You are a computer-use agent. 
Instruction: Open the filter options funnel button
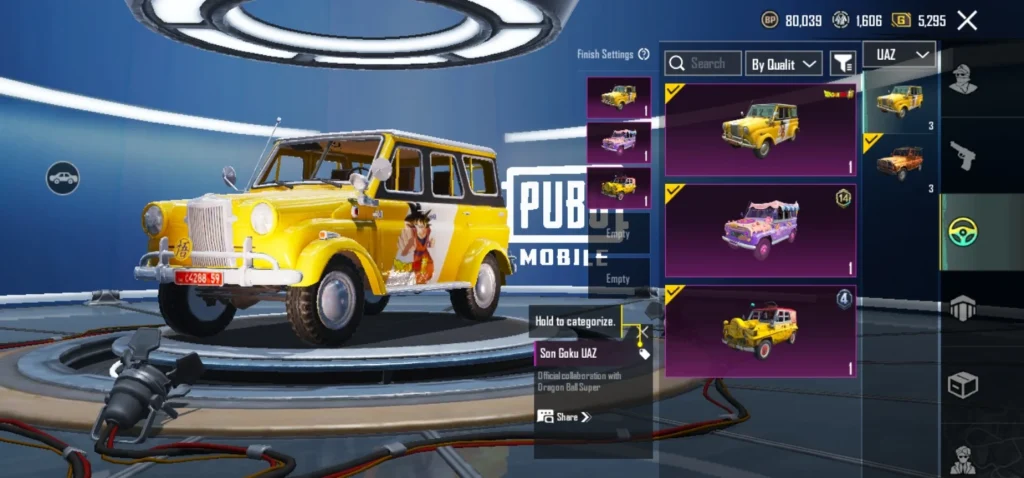(843, 64)
